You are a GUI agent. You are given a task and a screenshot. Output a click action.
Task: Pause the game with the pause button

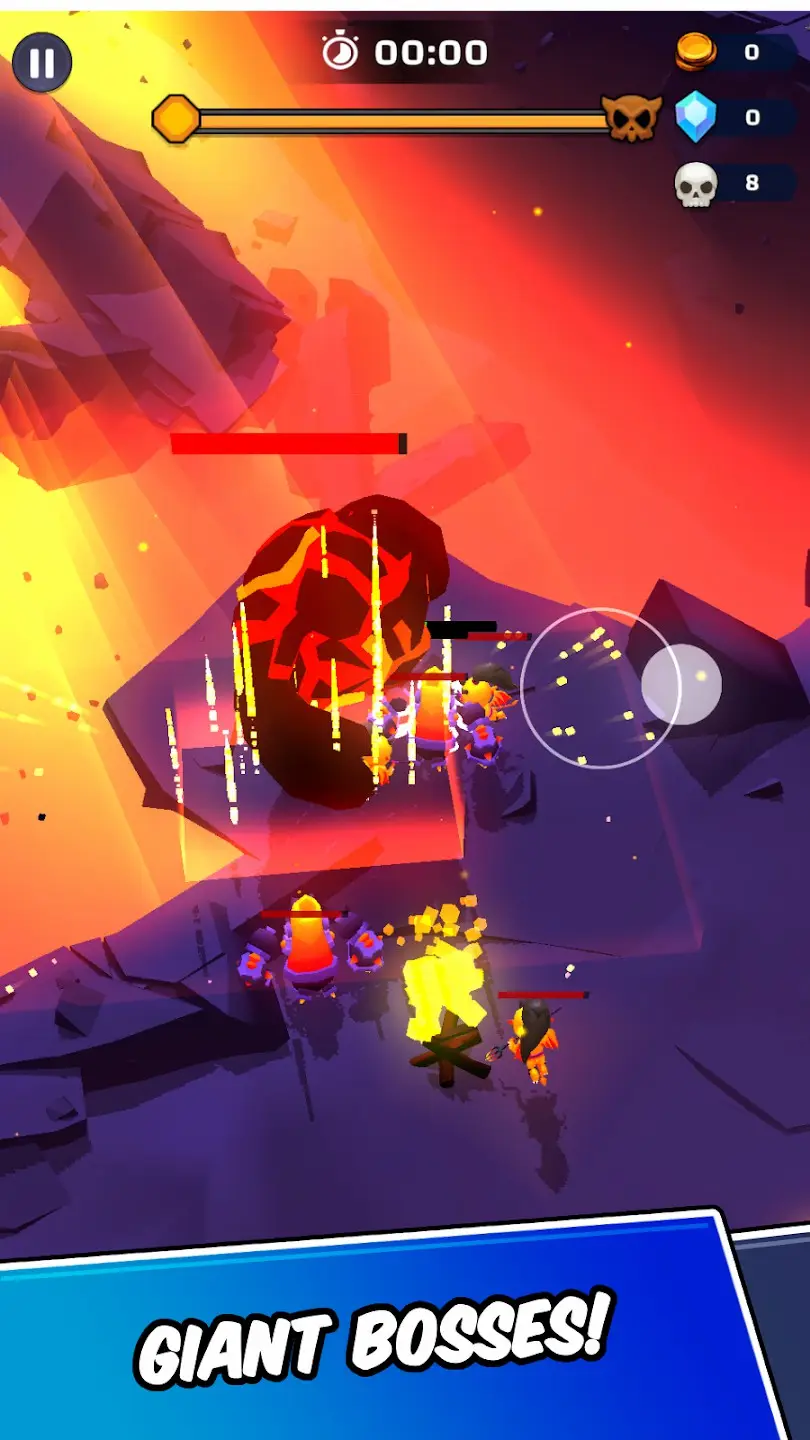42,62
